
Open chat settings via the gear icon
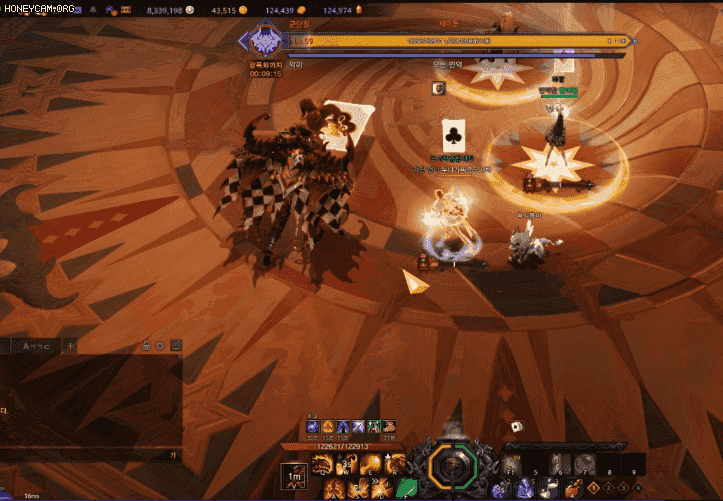coord(160,346)
